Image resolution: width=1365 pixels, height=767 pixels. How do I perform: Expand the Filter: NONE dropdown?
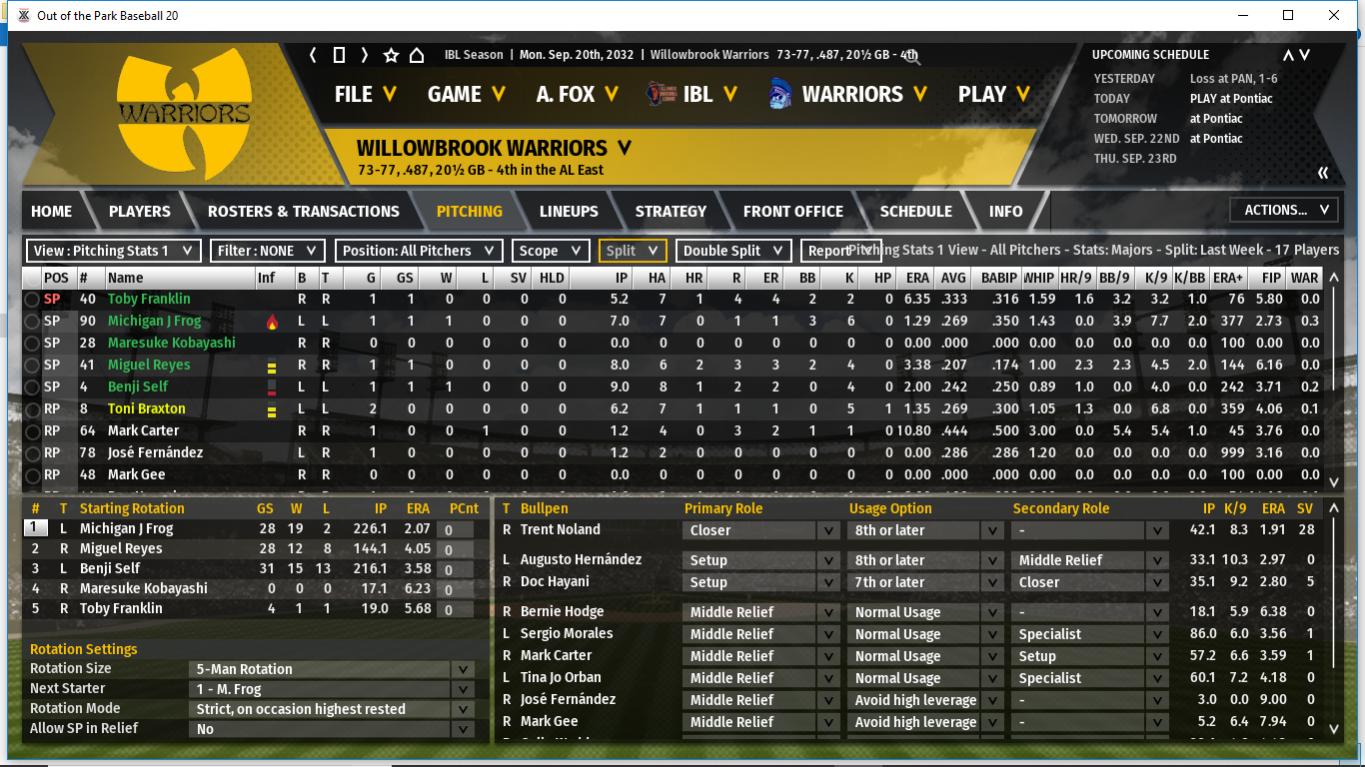pos(267,251)
